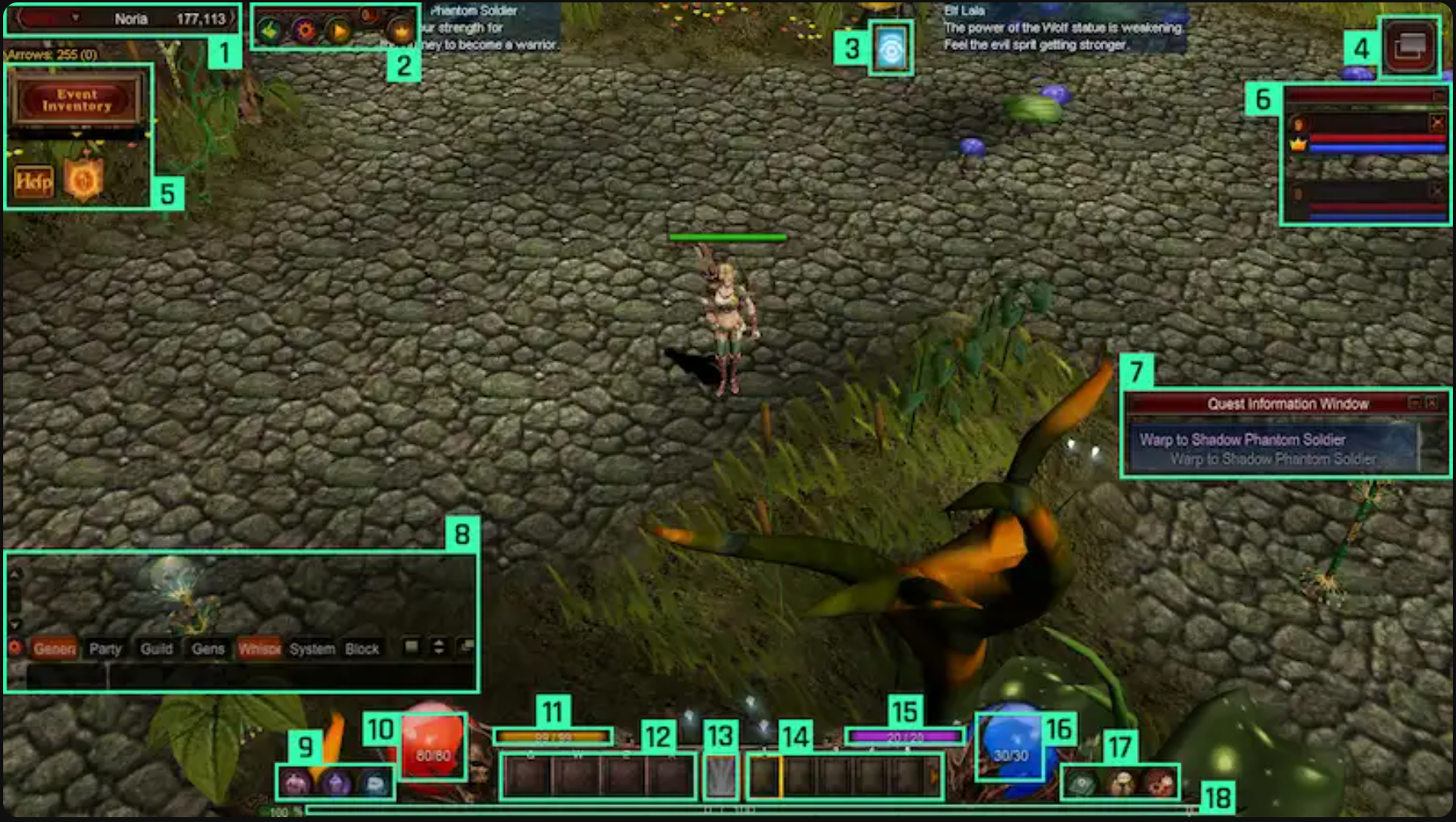
Task: Switch to the Guild chat tab
Action: coord(158,649)
